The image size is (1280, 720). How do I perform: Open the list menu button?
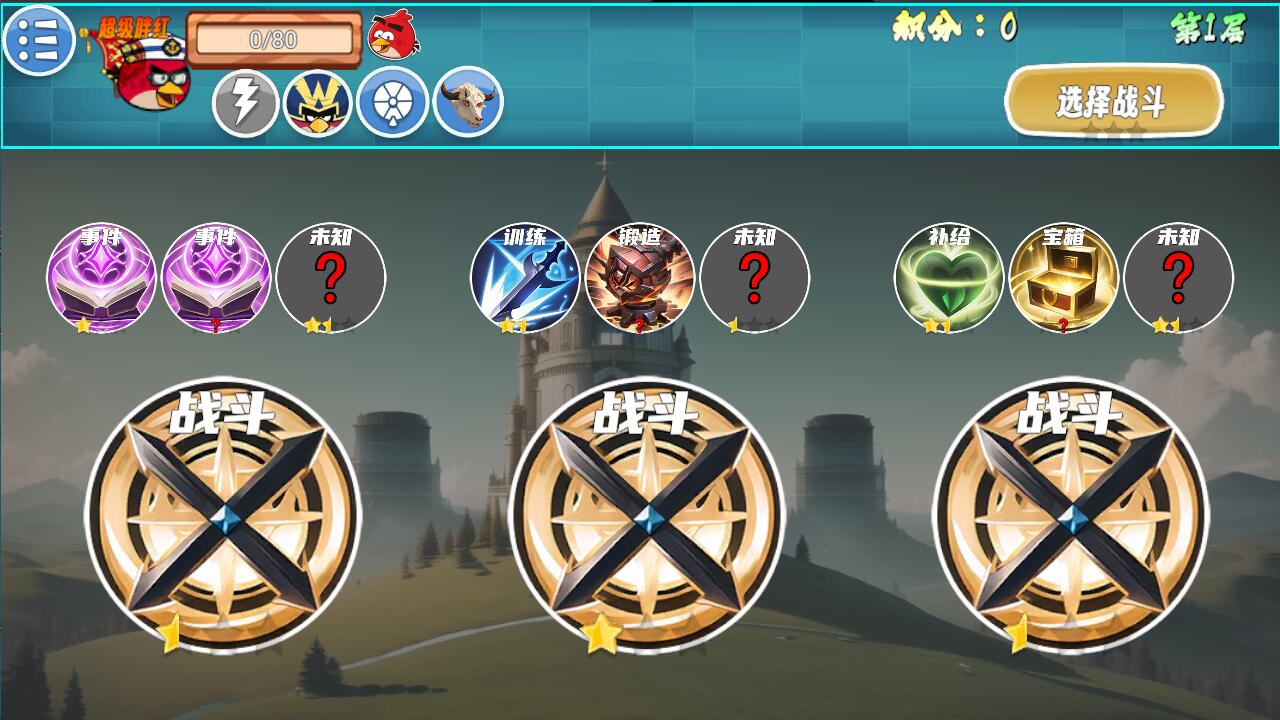click(x=39, y=40)
